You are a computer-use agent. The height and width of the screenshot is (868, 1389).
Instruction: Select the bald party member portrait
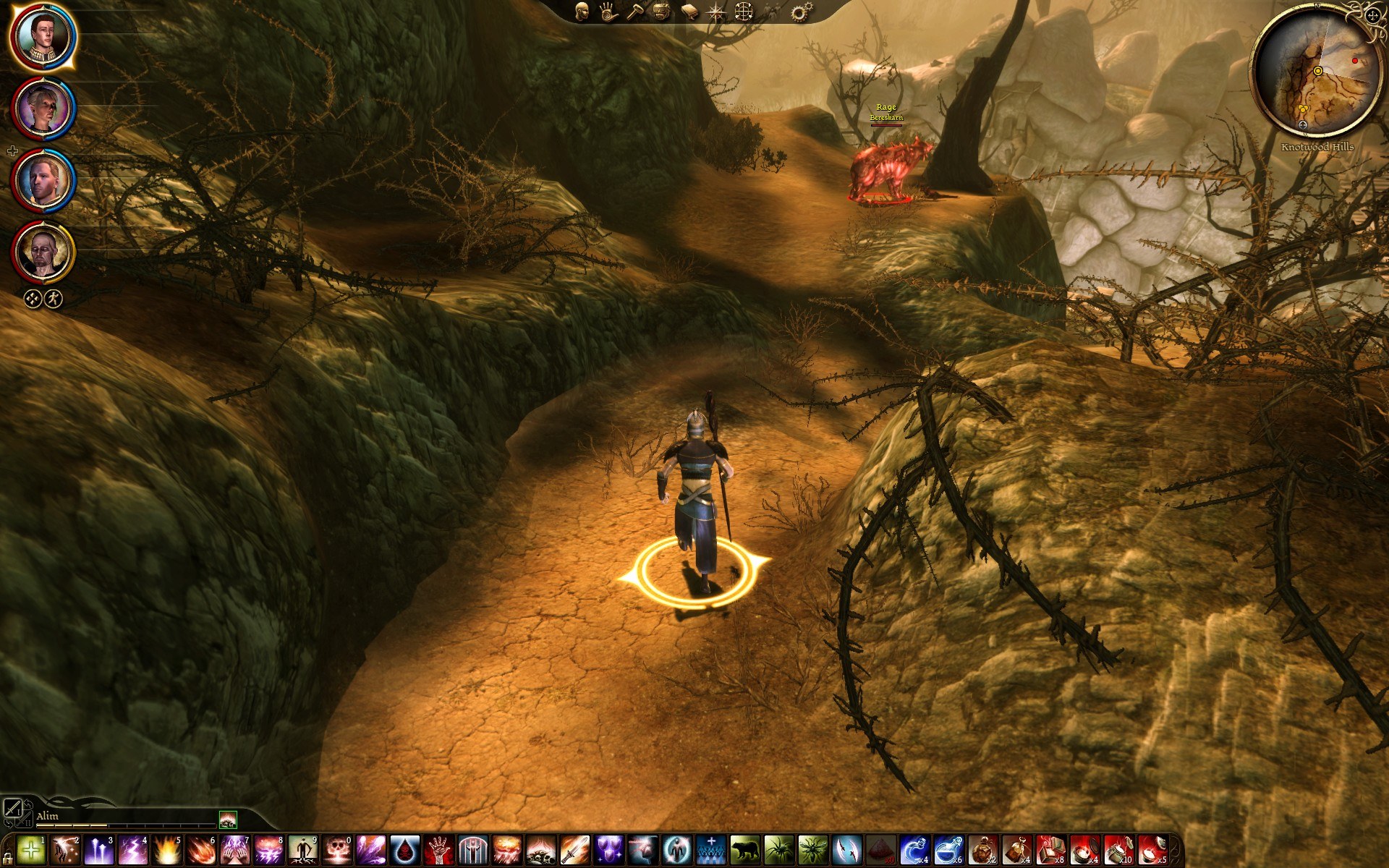pyautogui.click(x=43, y=252)
